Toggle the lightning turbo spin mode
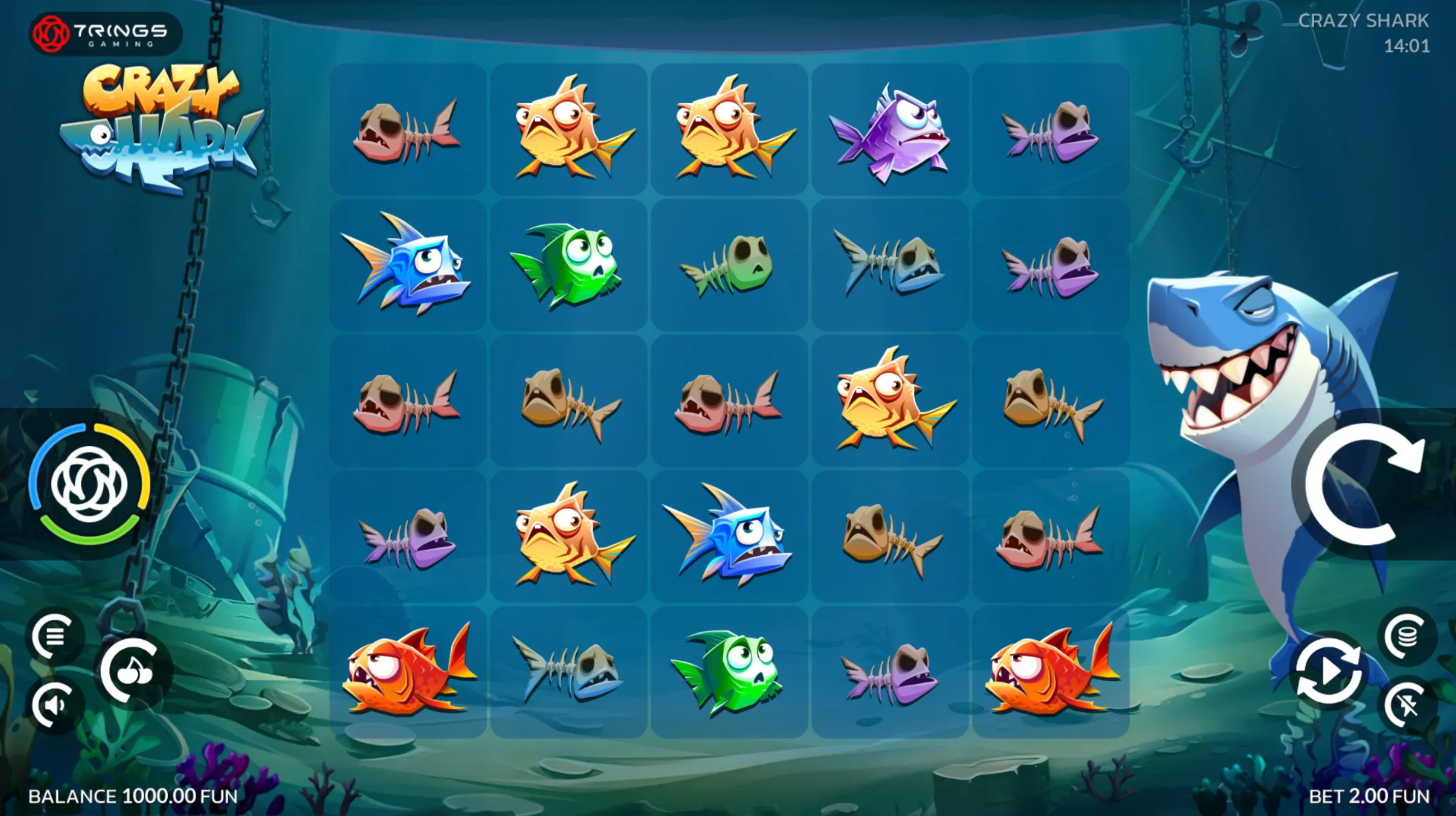1456x816 pixels. coord(1407,705)
